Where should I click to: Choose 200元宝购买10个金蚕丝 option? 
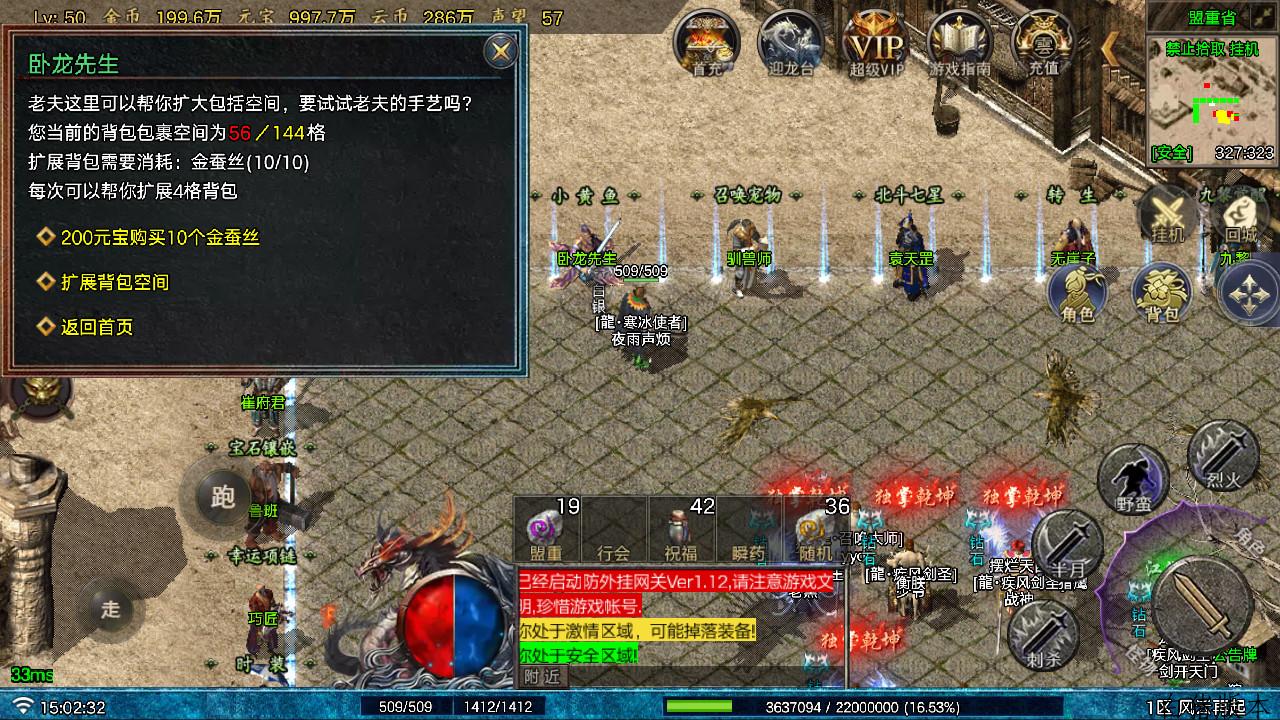click(160, 238)
